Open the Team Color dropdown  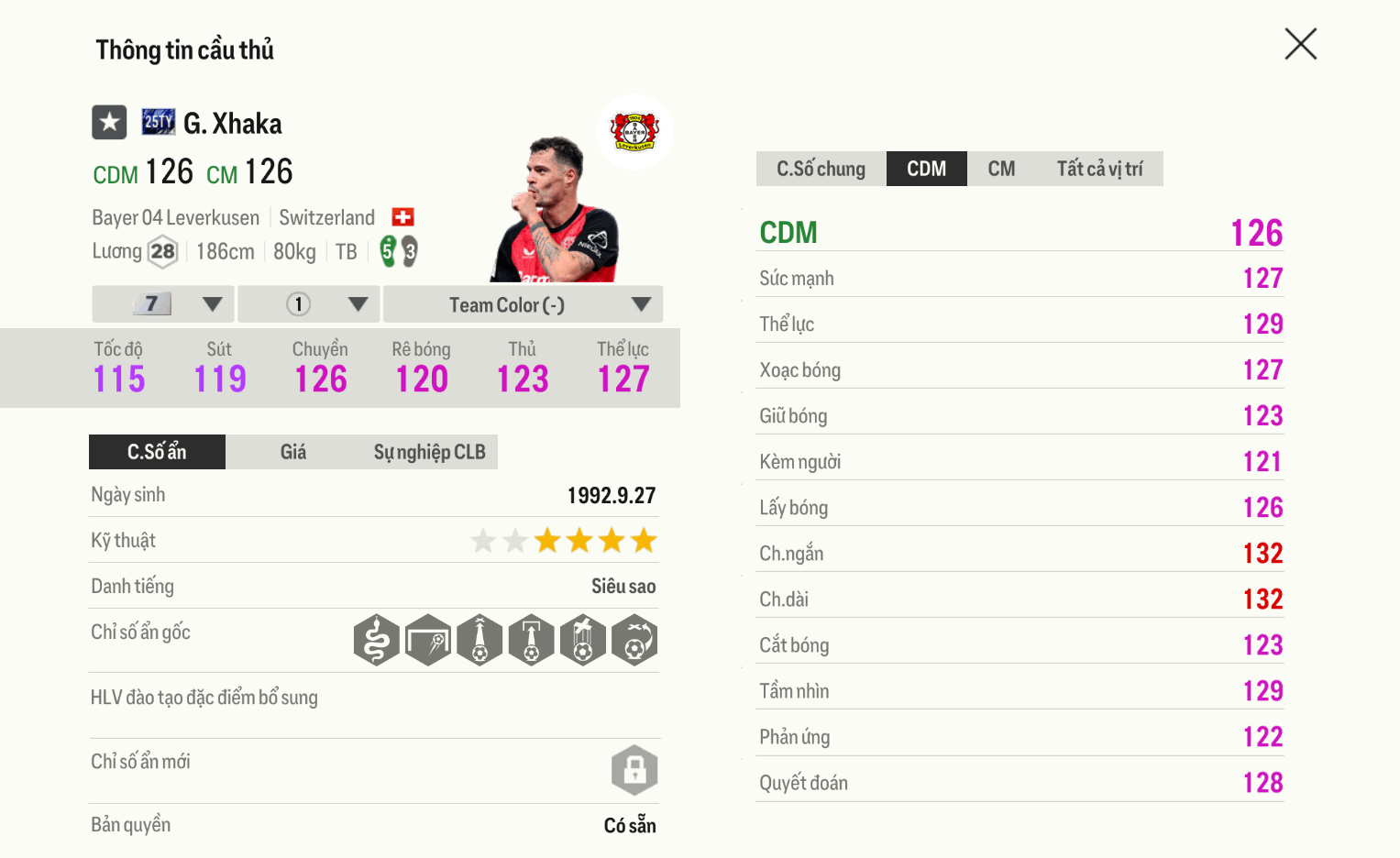[522, 303]
